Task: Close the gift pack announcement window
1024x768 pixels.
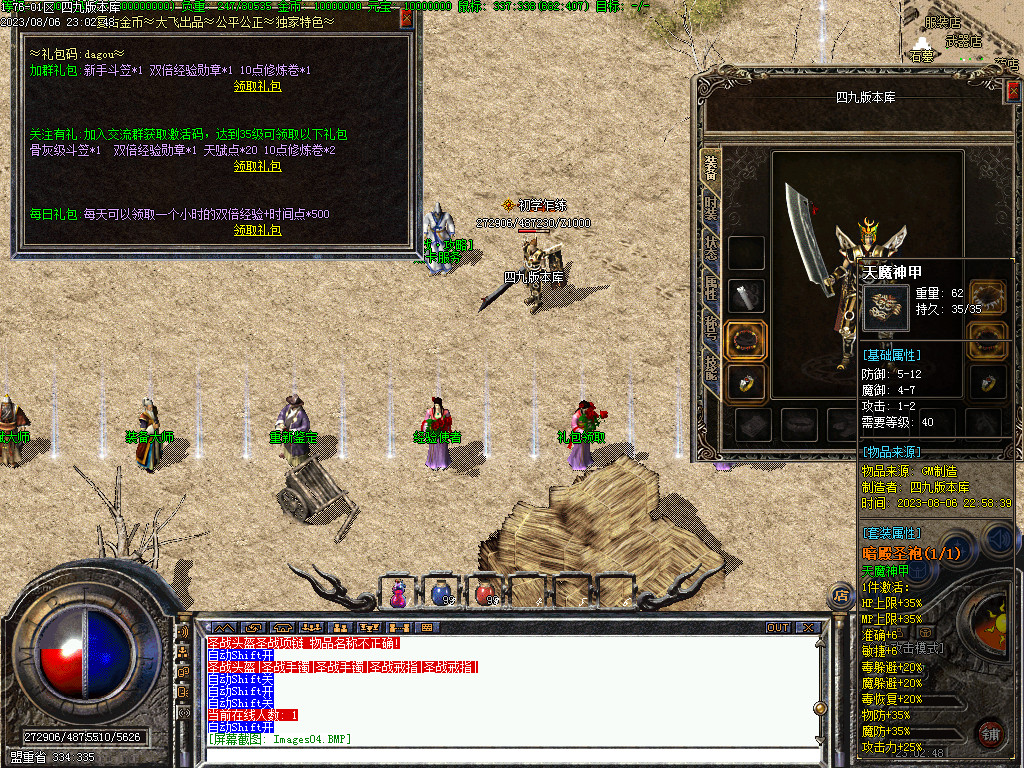Action: click(x=406, y=17)
